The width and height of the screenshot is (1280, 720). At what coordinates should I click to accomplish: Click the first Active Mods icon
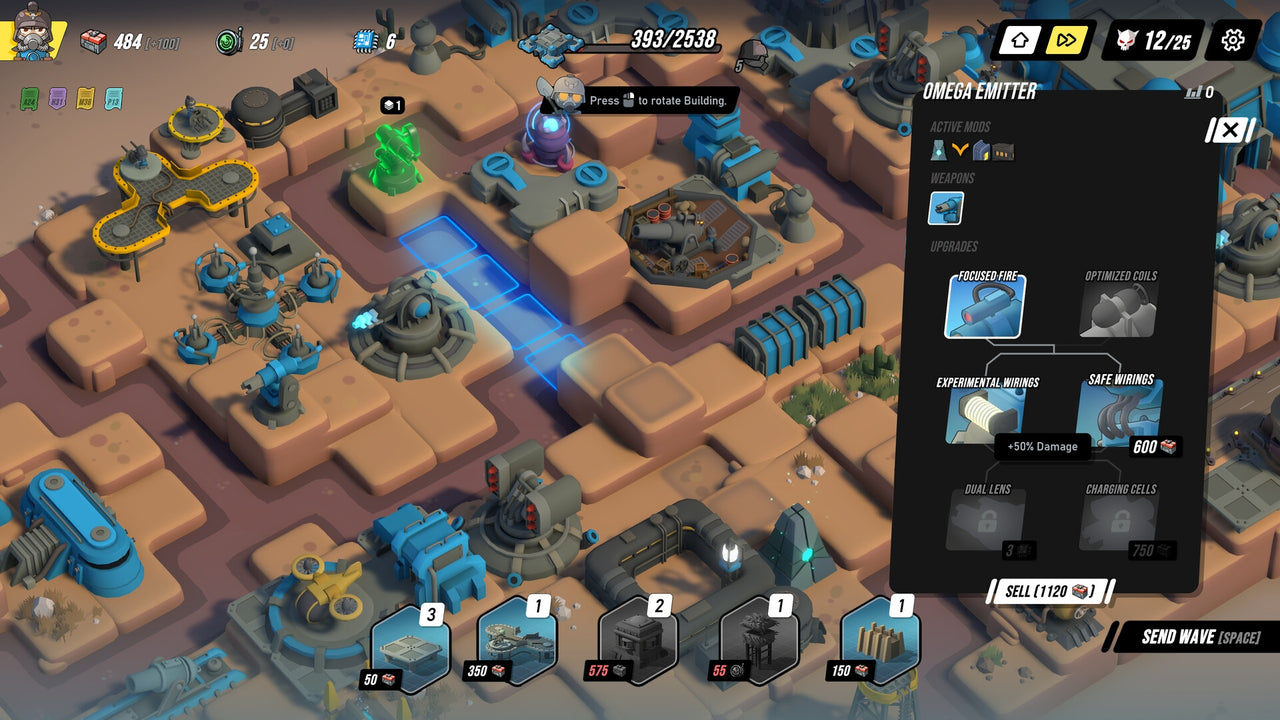coord(940,150)
